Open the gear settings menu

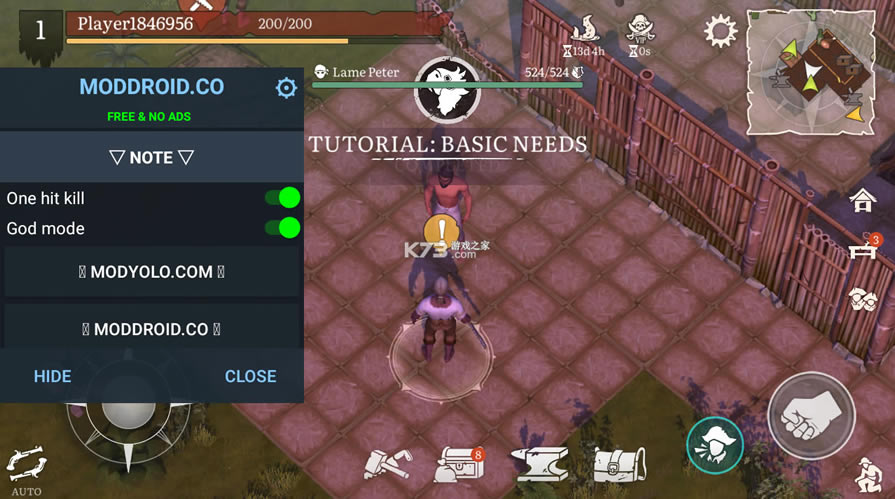click(x=720, y=31)
